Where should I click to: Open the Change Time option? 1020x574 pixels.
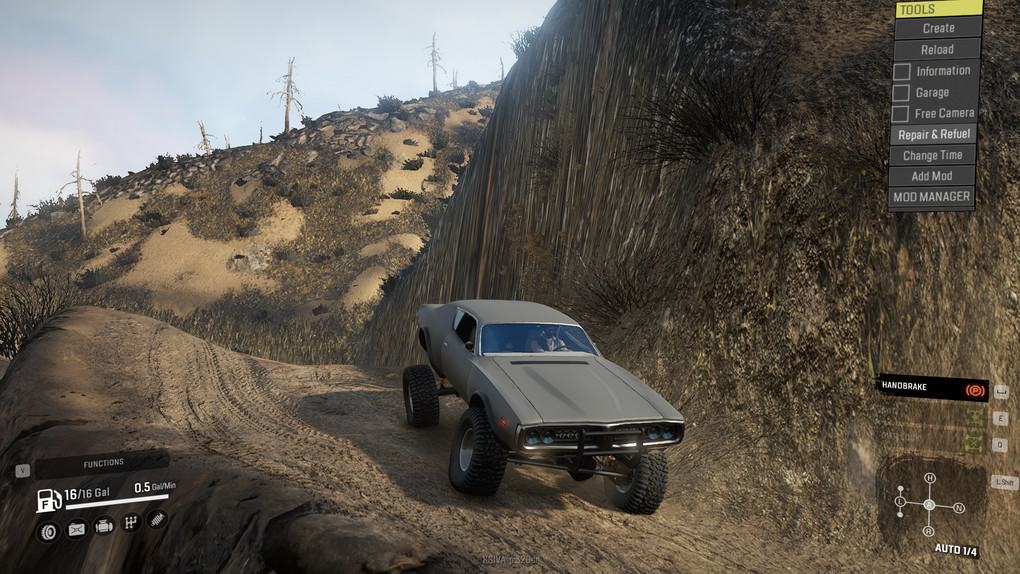932,155
